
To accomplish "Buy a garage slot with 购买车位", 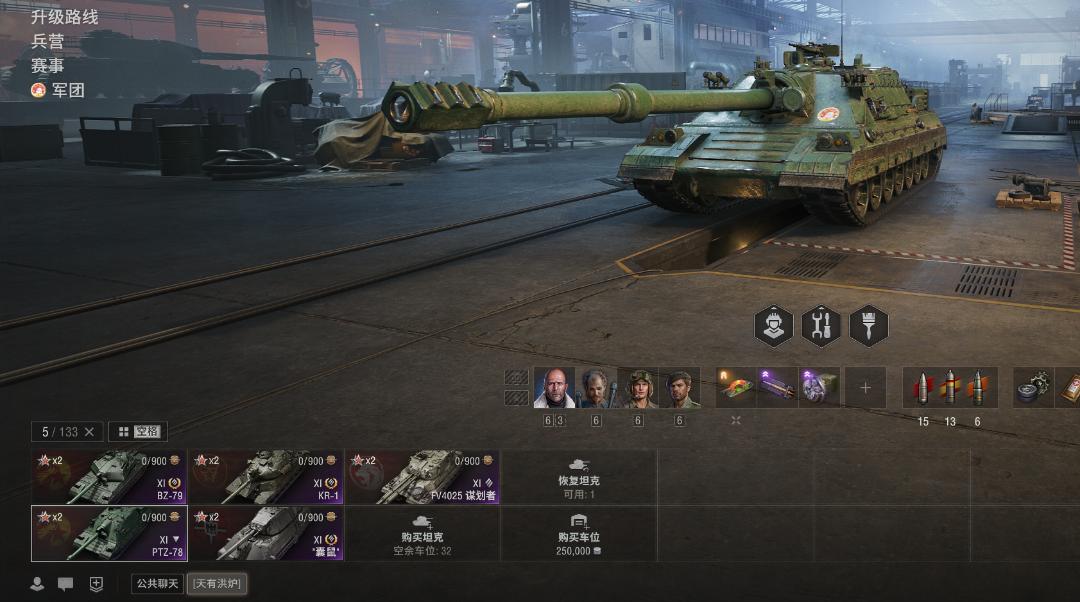I will [x=579, y=533].
